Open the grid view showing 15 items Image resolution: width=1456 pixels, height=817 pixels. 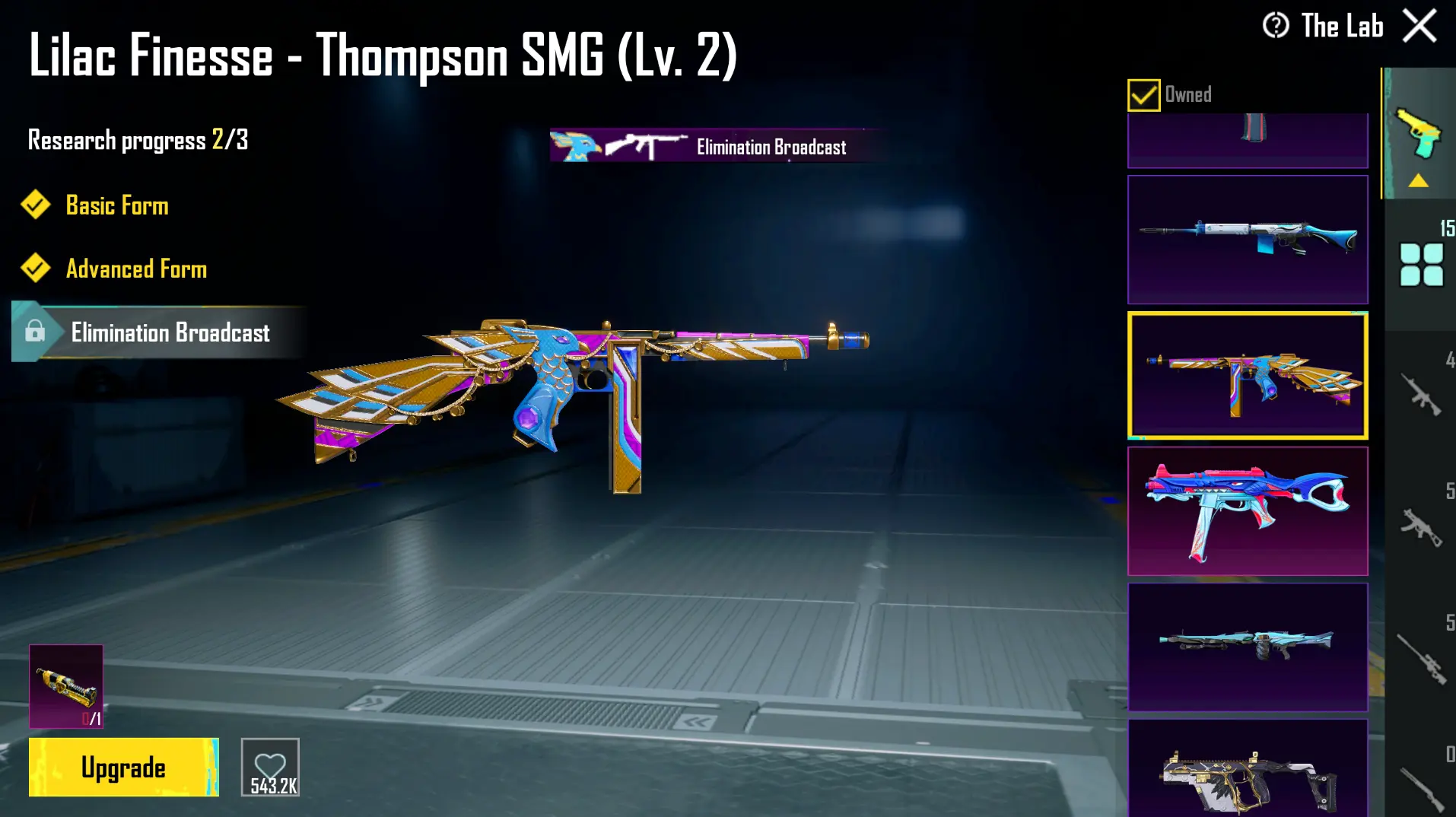click(1419, 262)
